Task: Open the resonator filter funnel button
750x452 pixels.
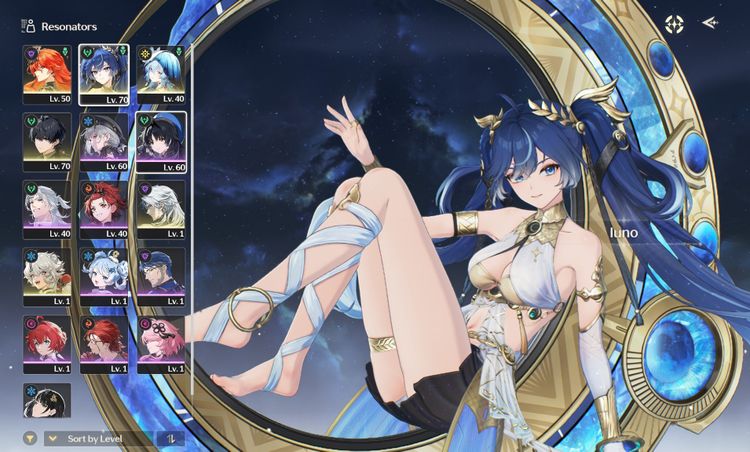Action: pyautogui.click(x=31, y=438)
